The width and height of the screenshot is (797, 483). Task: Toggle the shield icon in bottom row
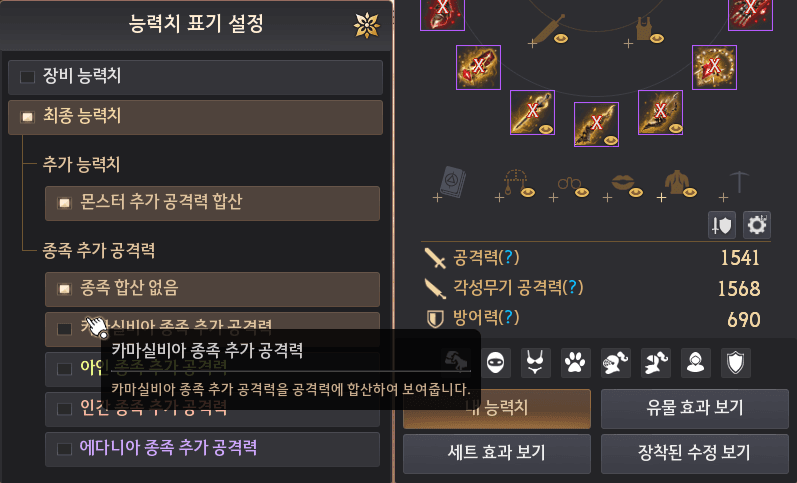tap(737, 361)
